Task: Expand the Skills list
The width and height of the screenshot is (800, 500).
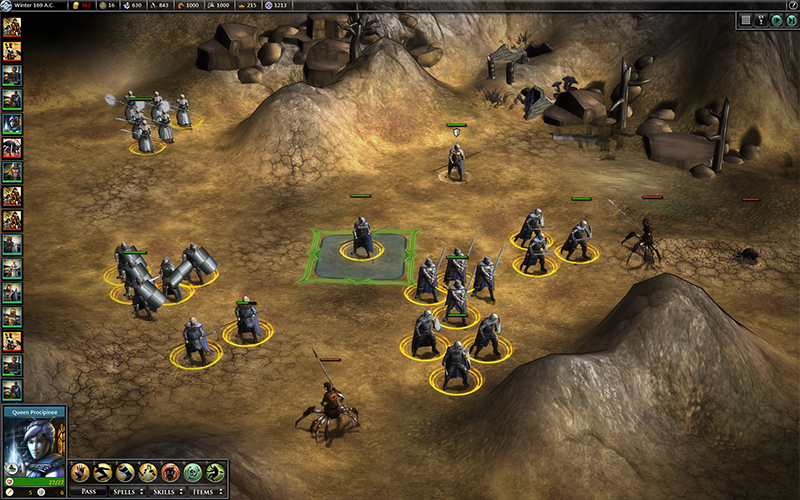Action: [167, 491]
